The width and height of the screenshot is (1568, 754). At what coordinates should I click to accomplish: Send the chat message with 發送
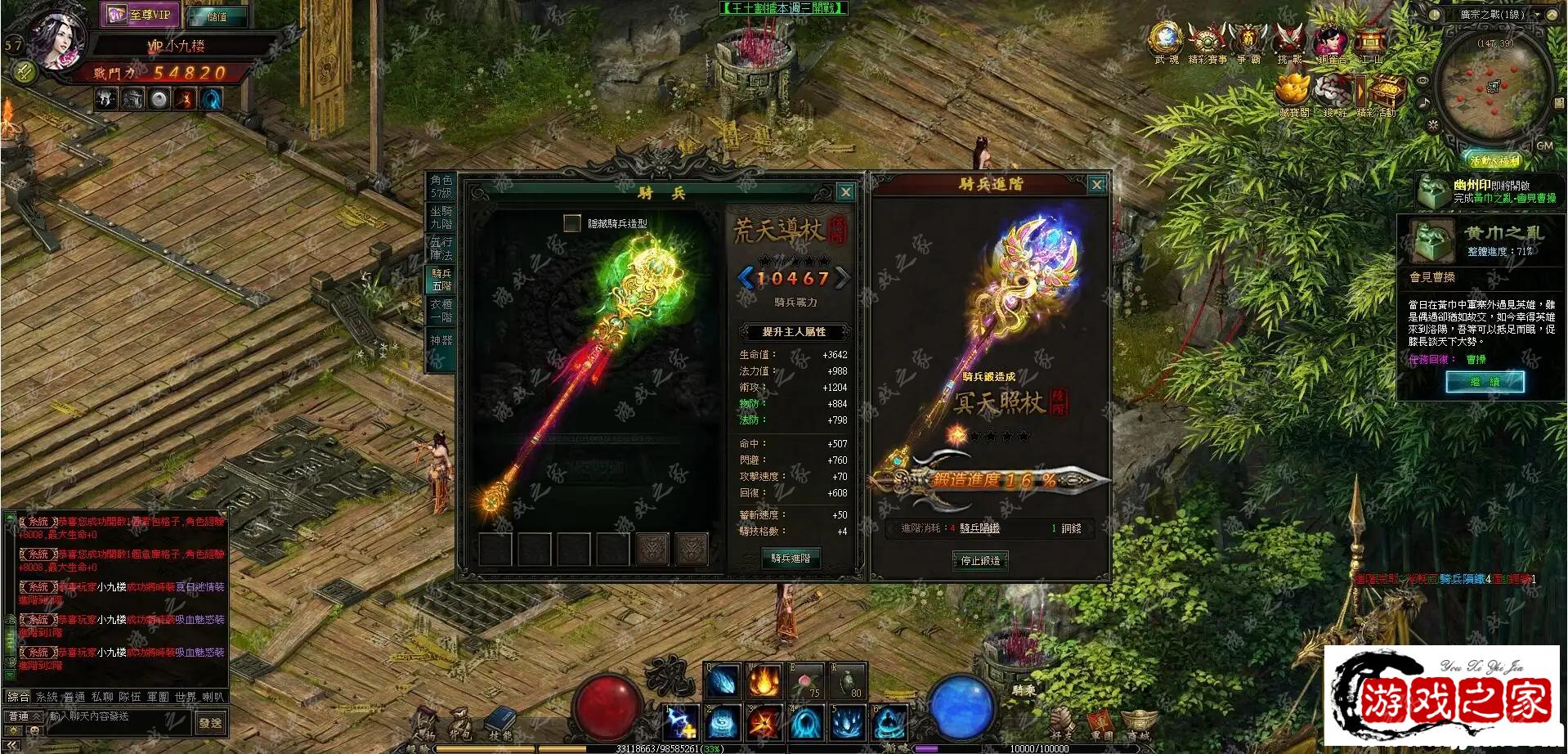[210, 723]
